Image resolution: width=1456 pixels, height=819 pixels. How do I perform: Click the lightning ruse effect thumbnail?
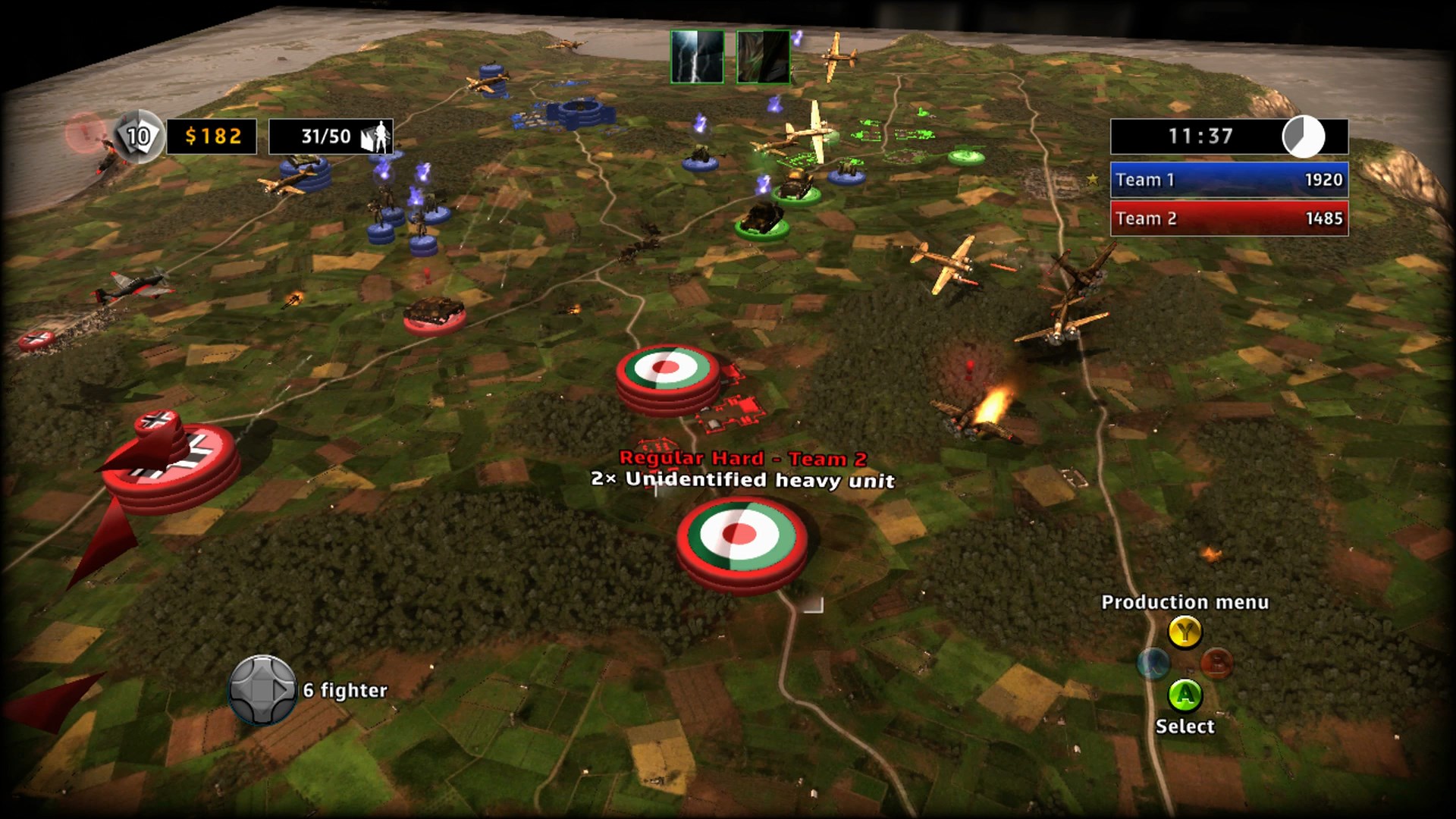coord(698,56)
